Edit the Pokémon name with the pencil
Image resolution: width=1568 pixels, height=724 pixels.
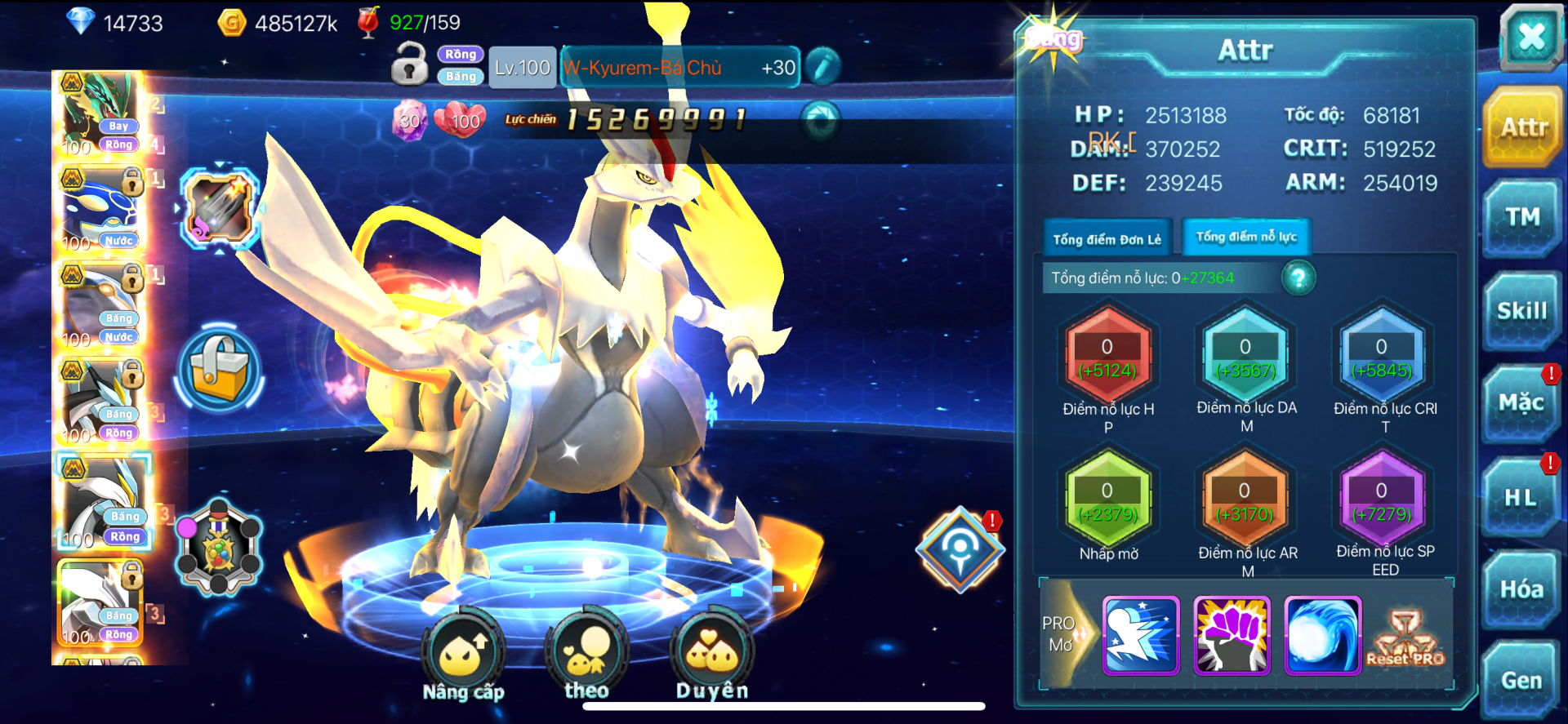pyautogui.click(x=822, y=67)
